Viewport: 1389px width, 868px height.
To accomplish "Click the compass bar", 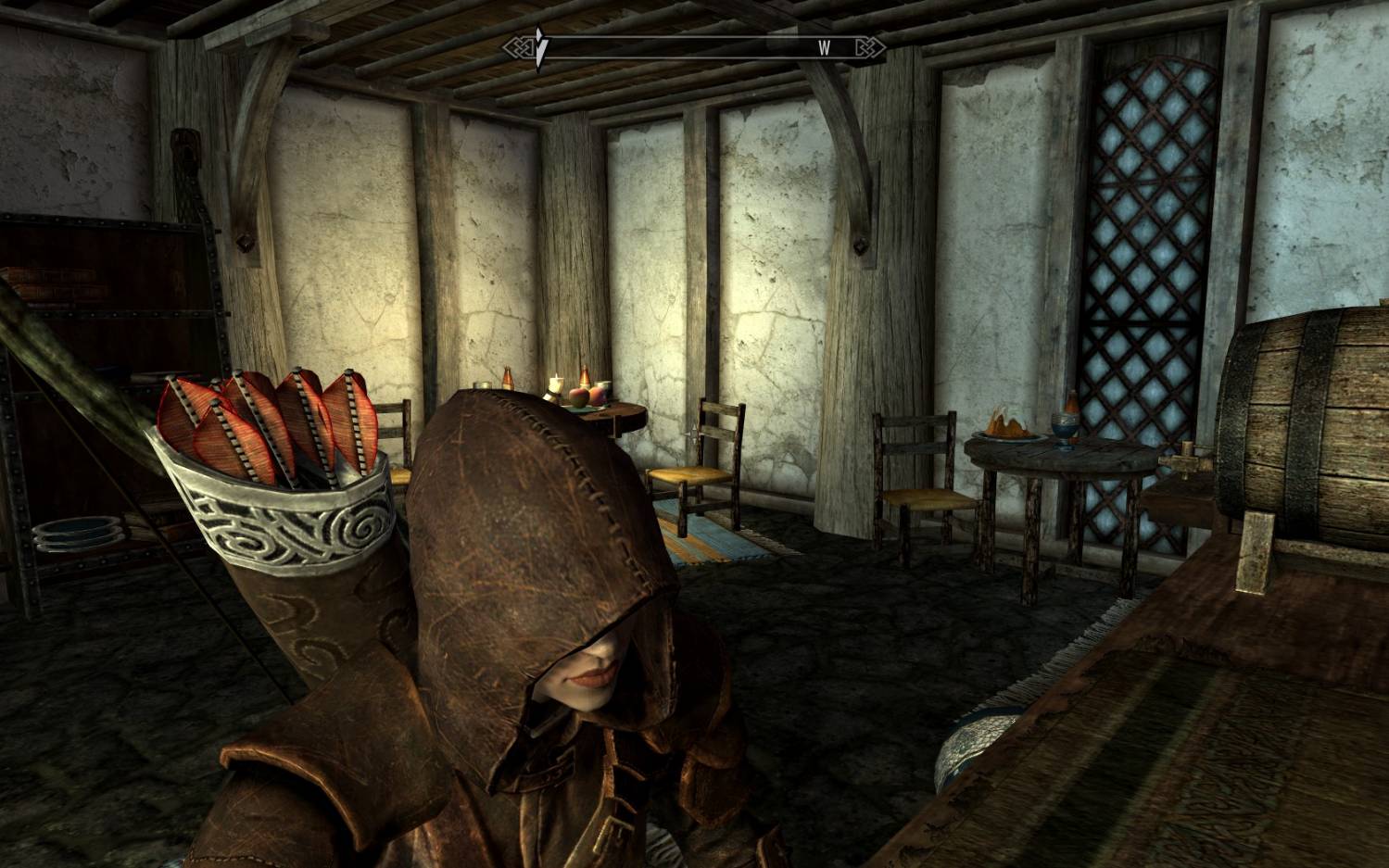I will tap(693, 48).
